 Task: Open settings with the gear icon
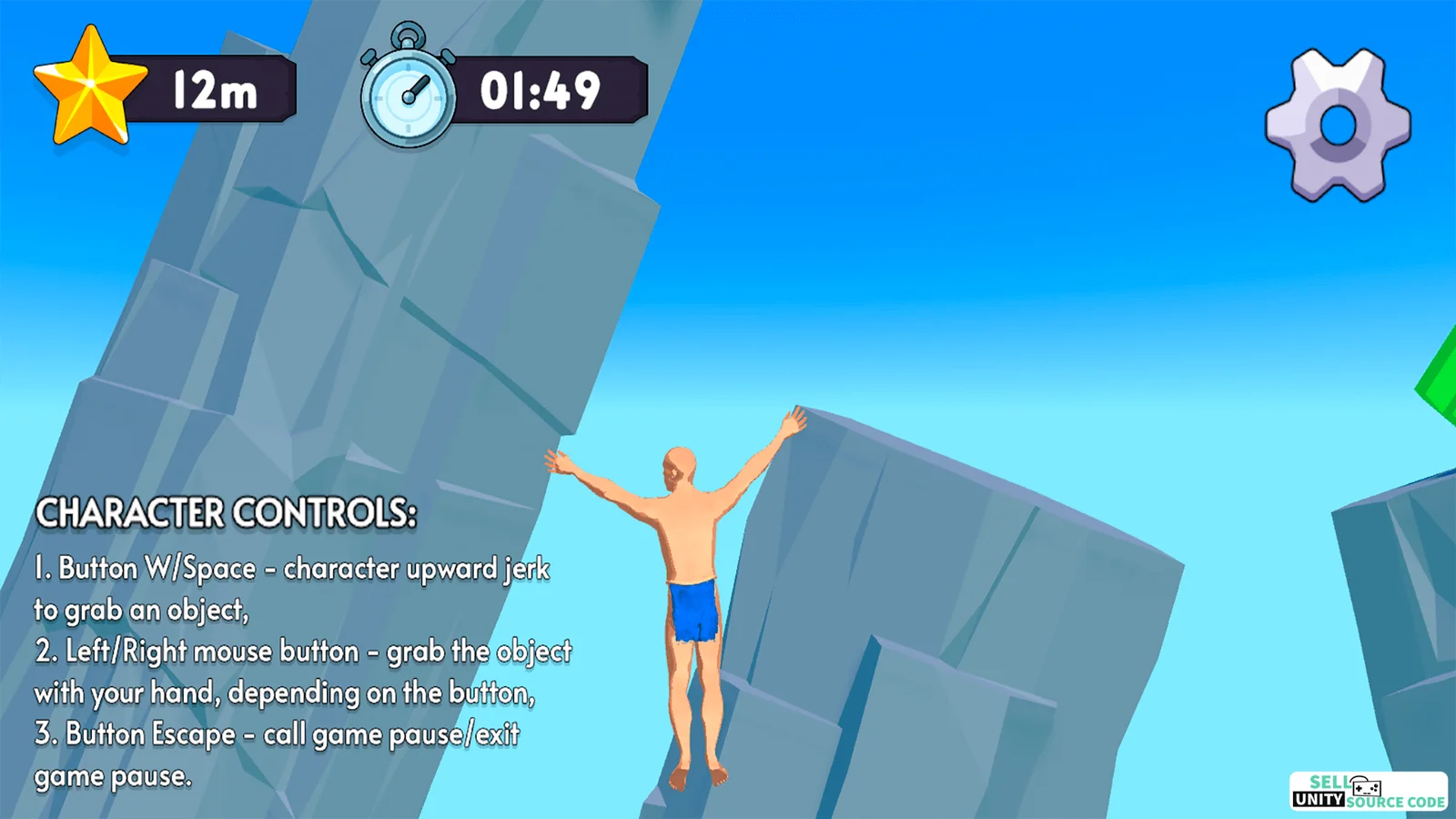[1338, 125]
